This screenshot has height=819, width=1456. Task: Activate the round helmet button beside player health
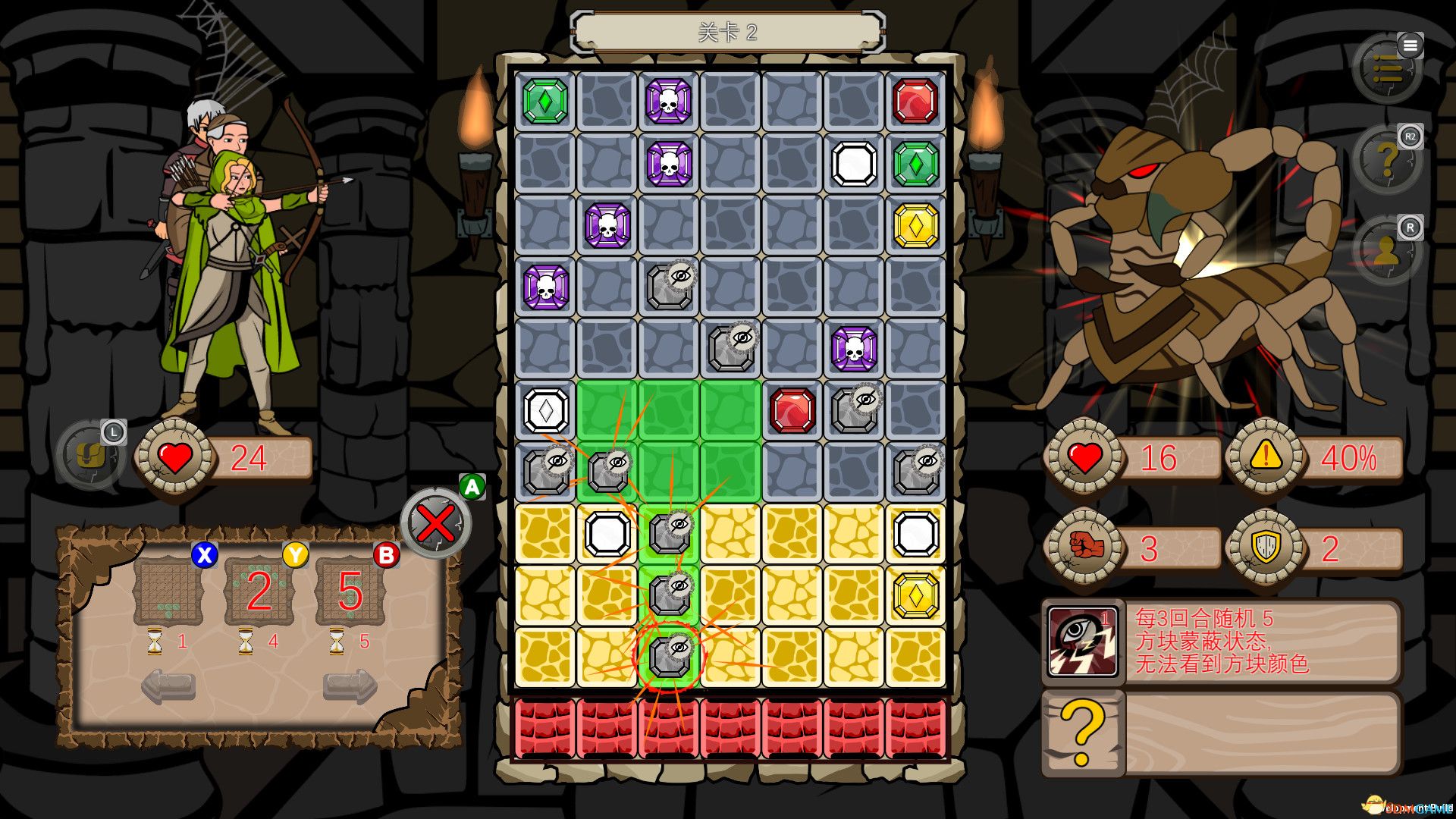[x=90, y=455]
